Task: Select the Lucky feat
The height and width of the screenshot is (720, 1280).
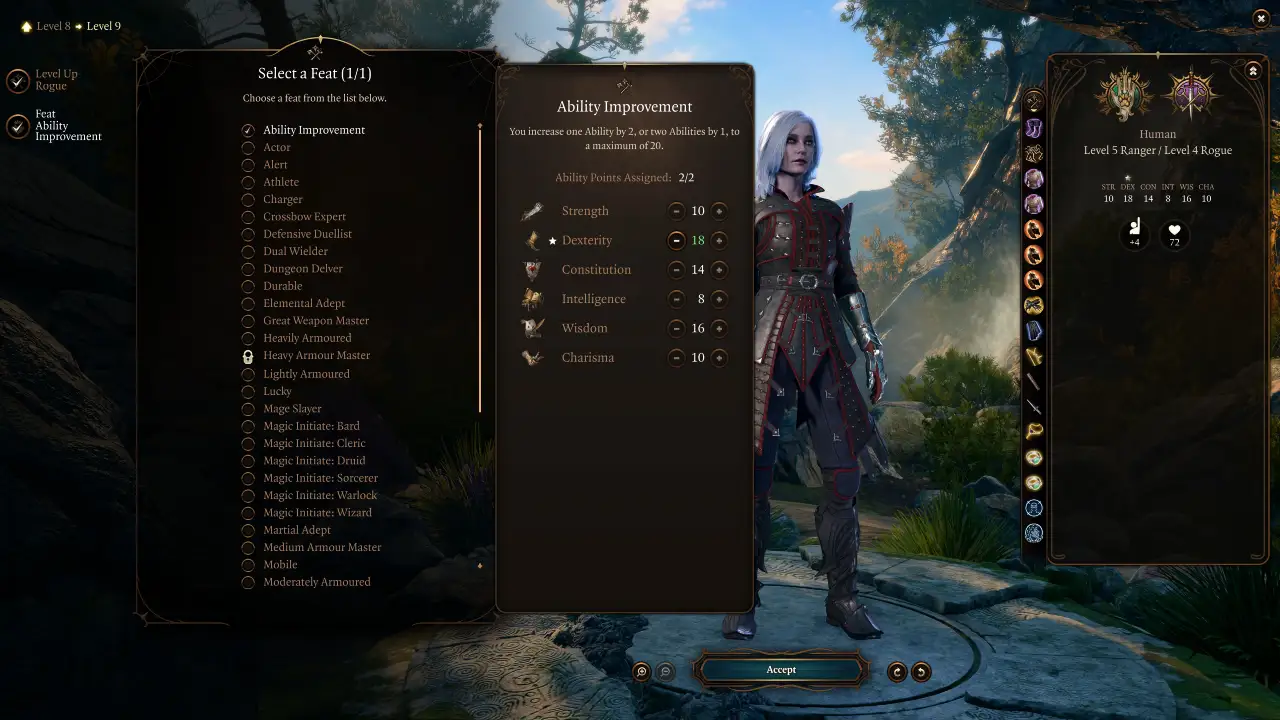Action: click(x=248, y=391)
